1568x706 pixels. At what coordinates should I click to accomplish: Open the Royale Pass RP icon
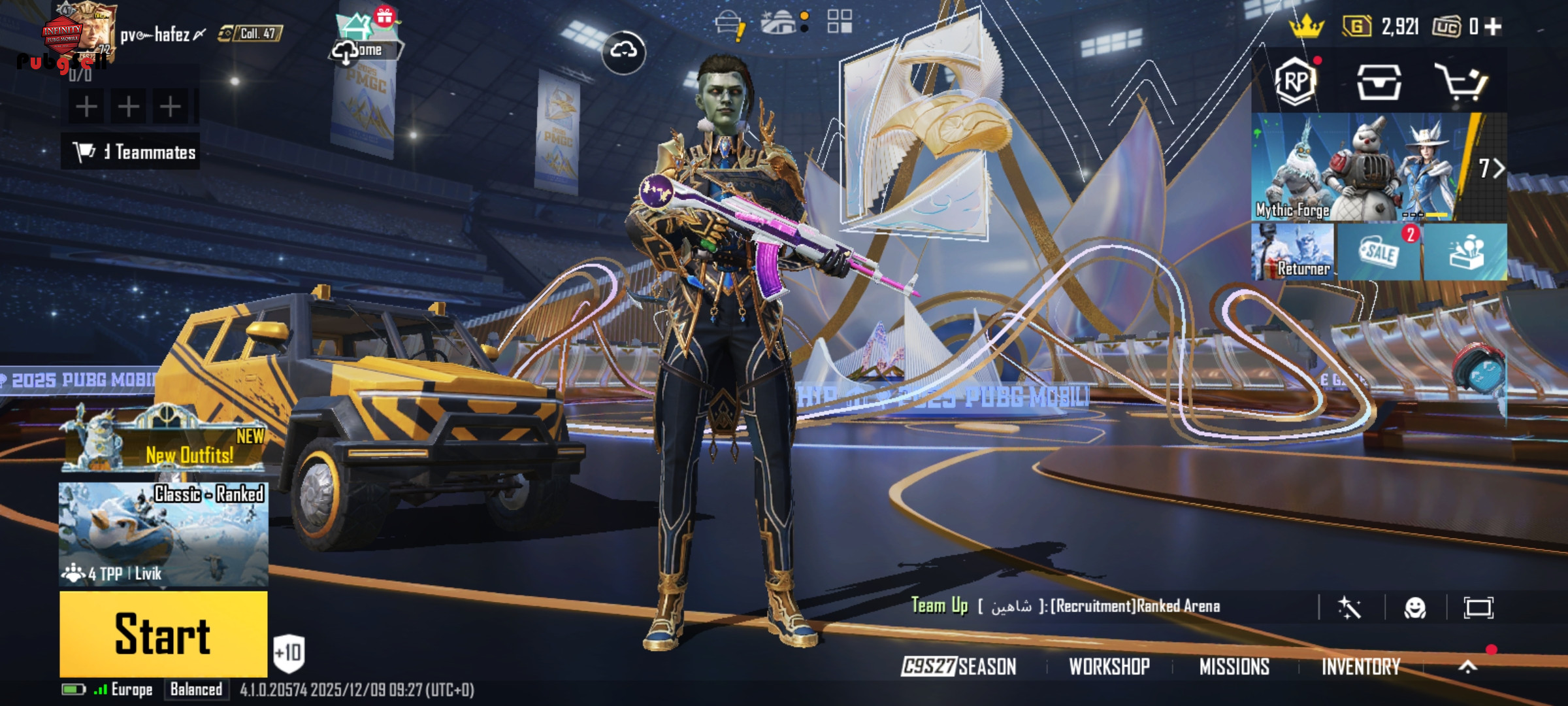click(x=1296, y=82)
